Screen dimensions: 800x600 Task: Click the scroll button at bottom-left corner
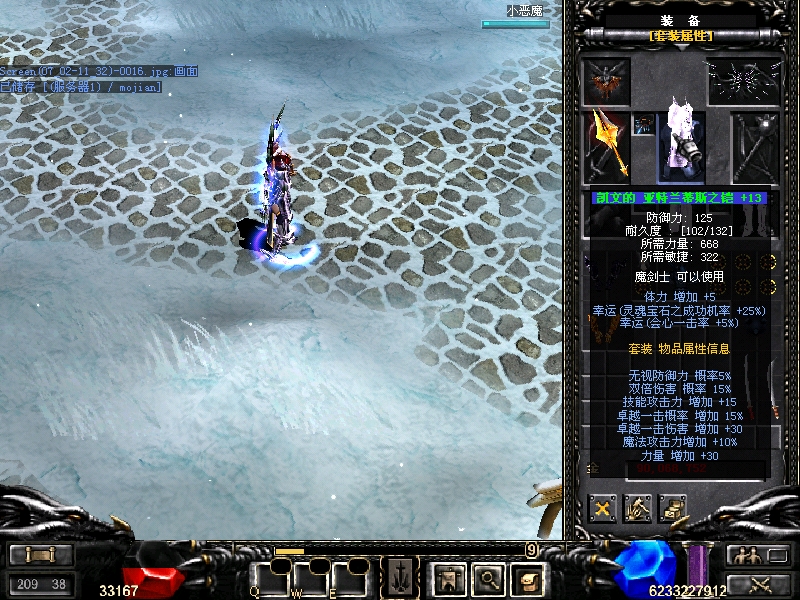click(40, 555)
